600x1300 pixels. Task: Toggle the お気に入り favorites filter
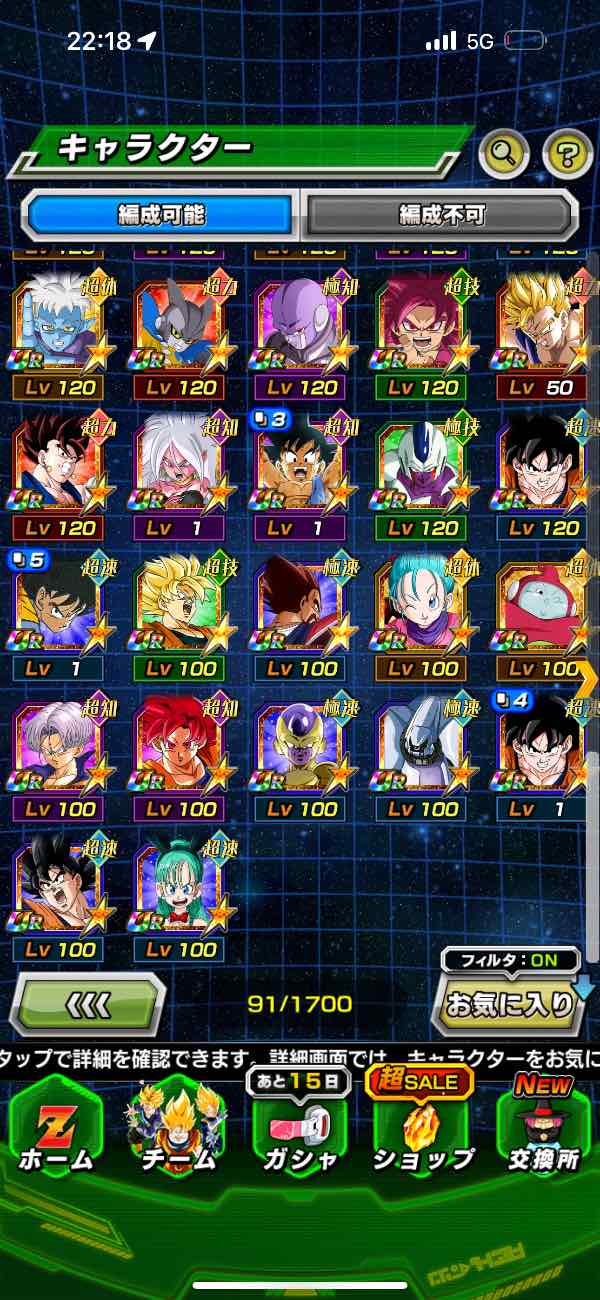pyautogui.click(x=510, y=1004)
